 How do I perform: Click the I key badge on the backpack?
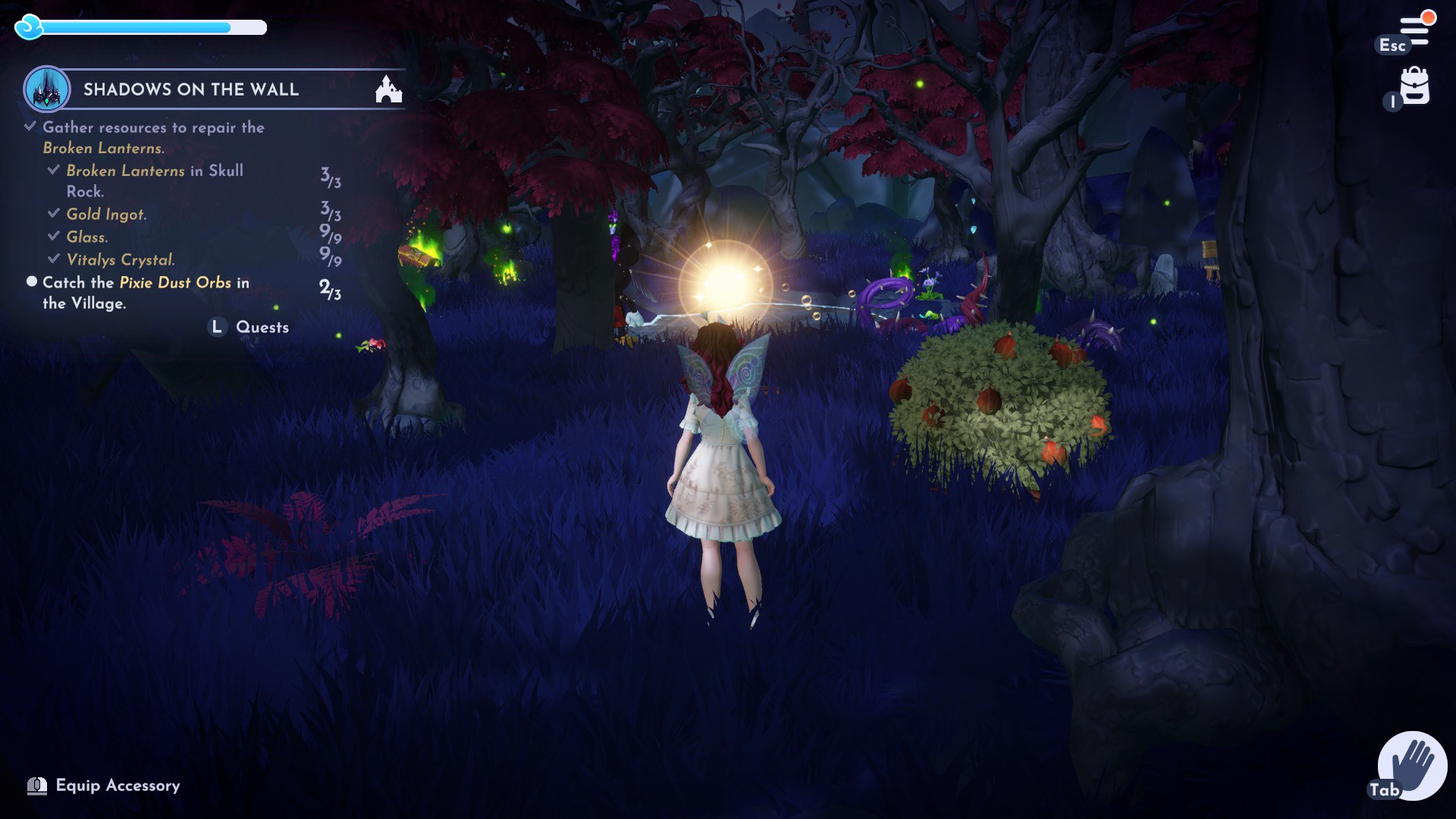(x=1392, y=102)
